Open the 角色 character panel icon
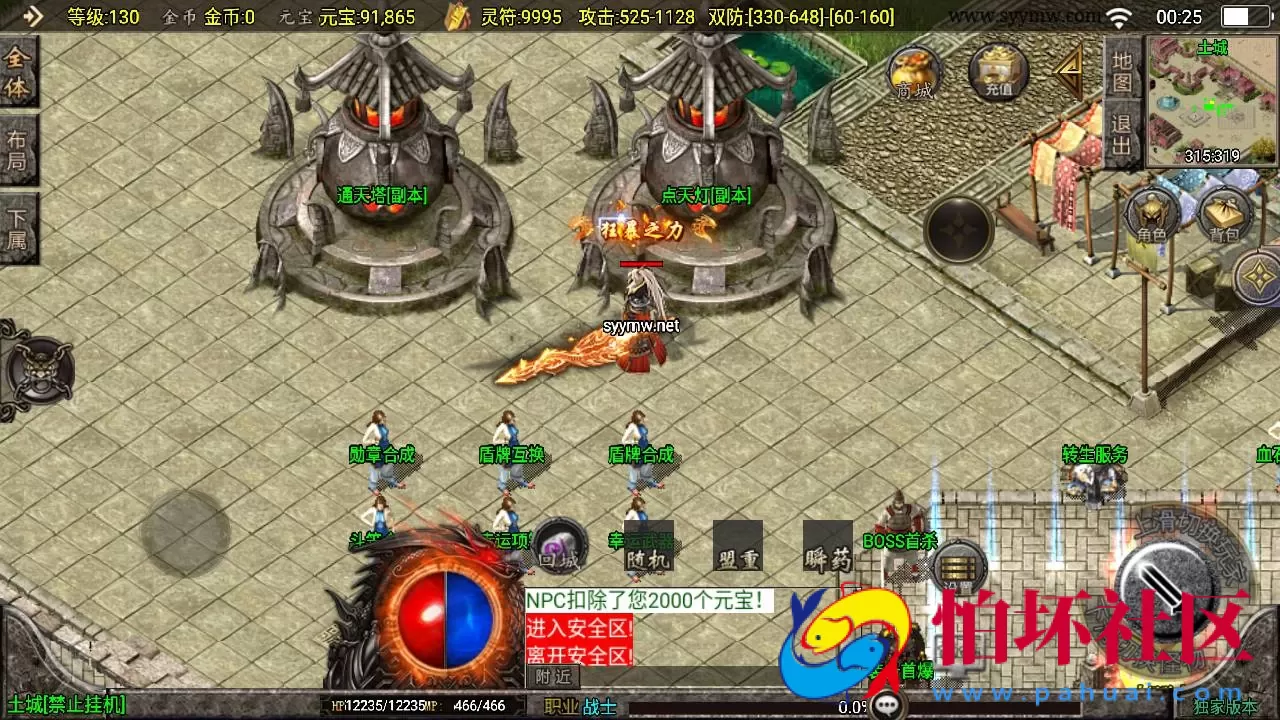The image size is (1280, 720). click(1152, 218)
